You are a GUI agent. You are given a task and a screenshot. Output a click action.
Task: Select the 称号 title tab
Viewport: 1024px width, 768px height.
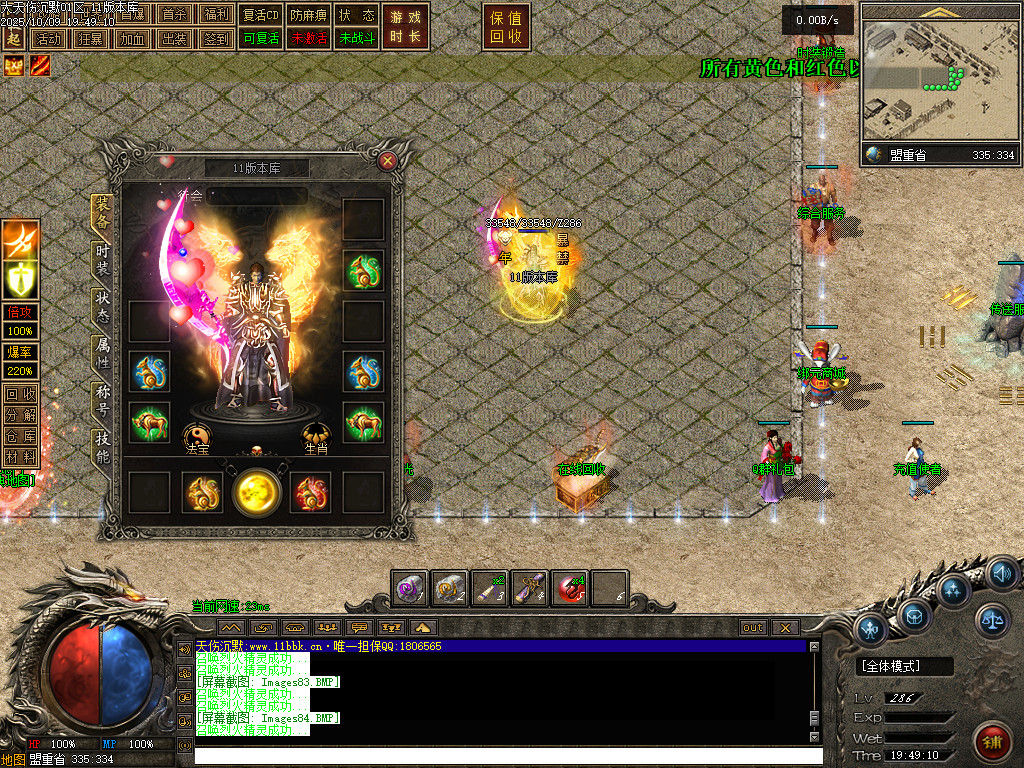pyautogui.click(x=102, y=397)
